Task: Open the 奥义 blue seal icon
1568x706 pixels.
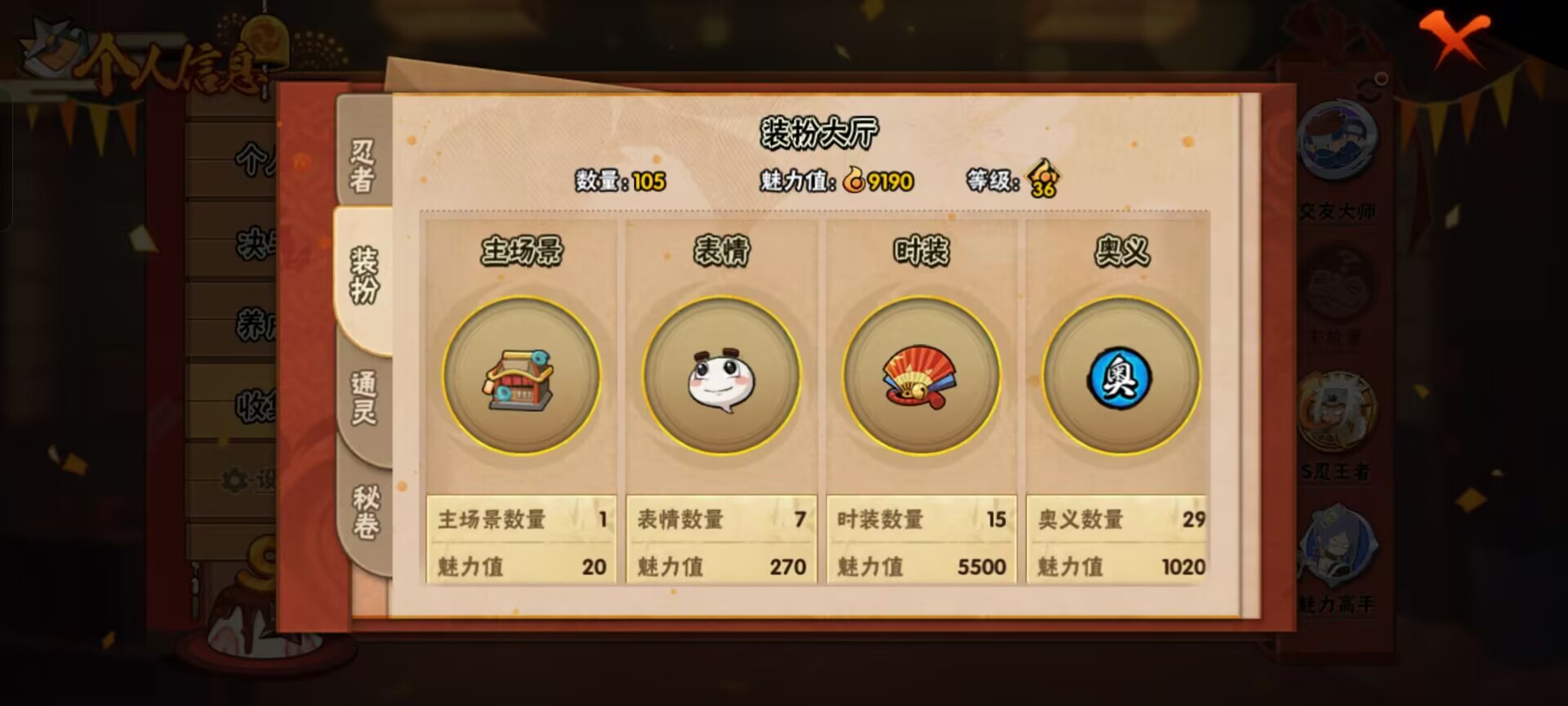Action: coord(1117,378)
